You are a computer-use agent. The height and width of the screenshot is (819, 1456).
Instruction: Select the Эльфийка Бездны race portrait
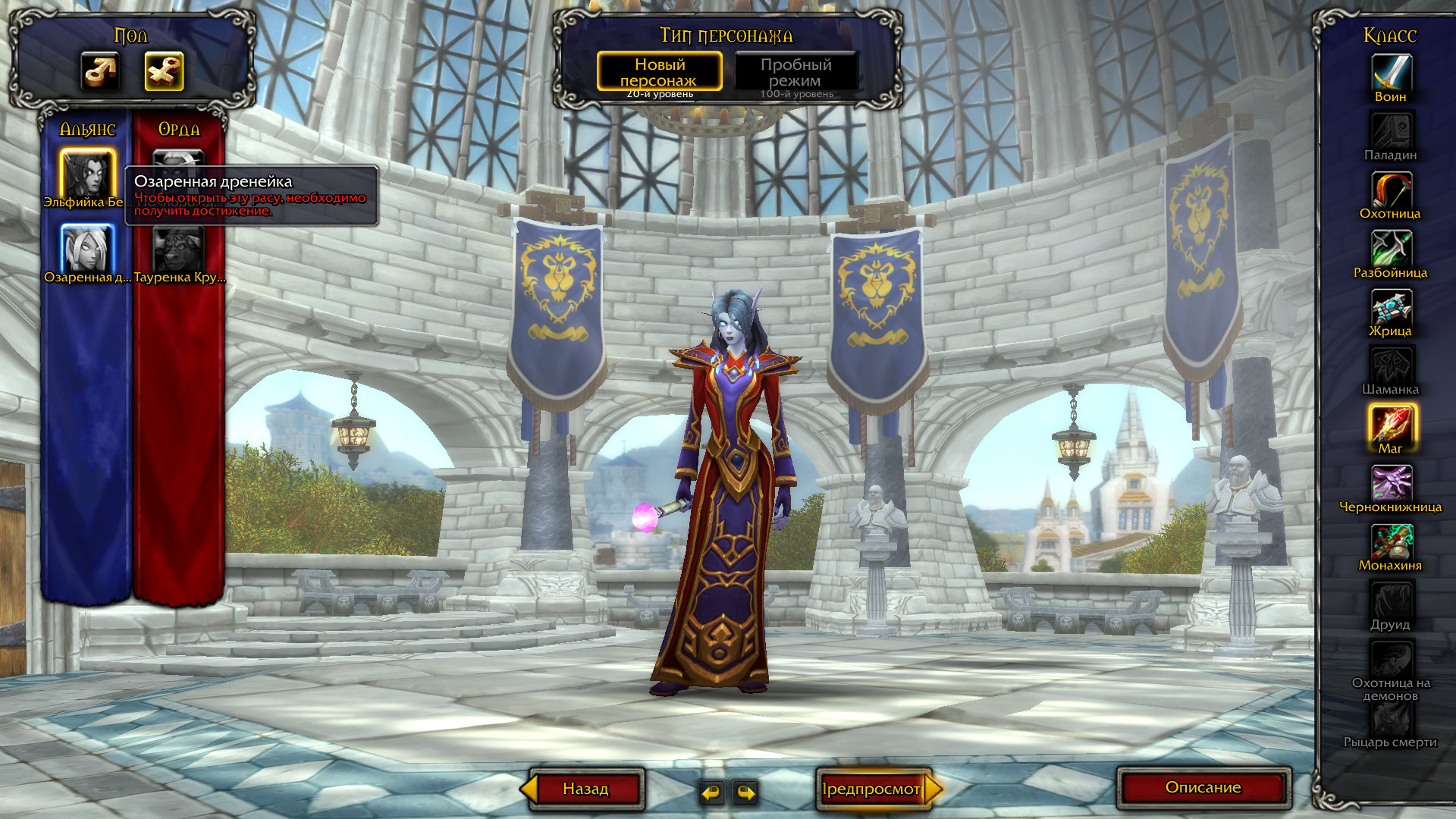[x=88, y=173]
